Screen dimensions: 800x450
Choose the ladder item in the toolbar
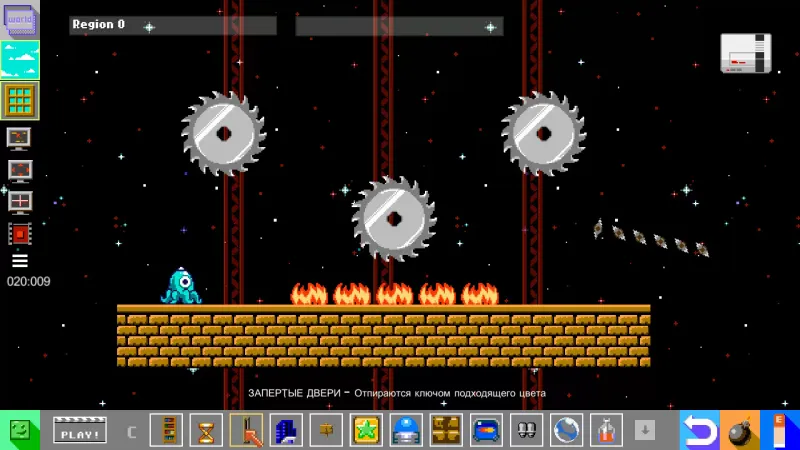(x=166, y=430)
